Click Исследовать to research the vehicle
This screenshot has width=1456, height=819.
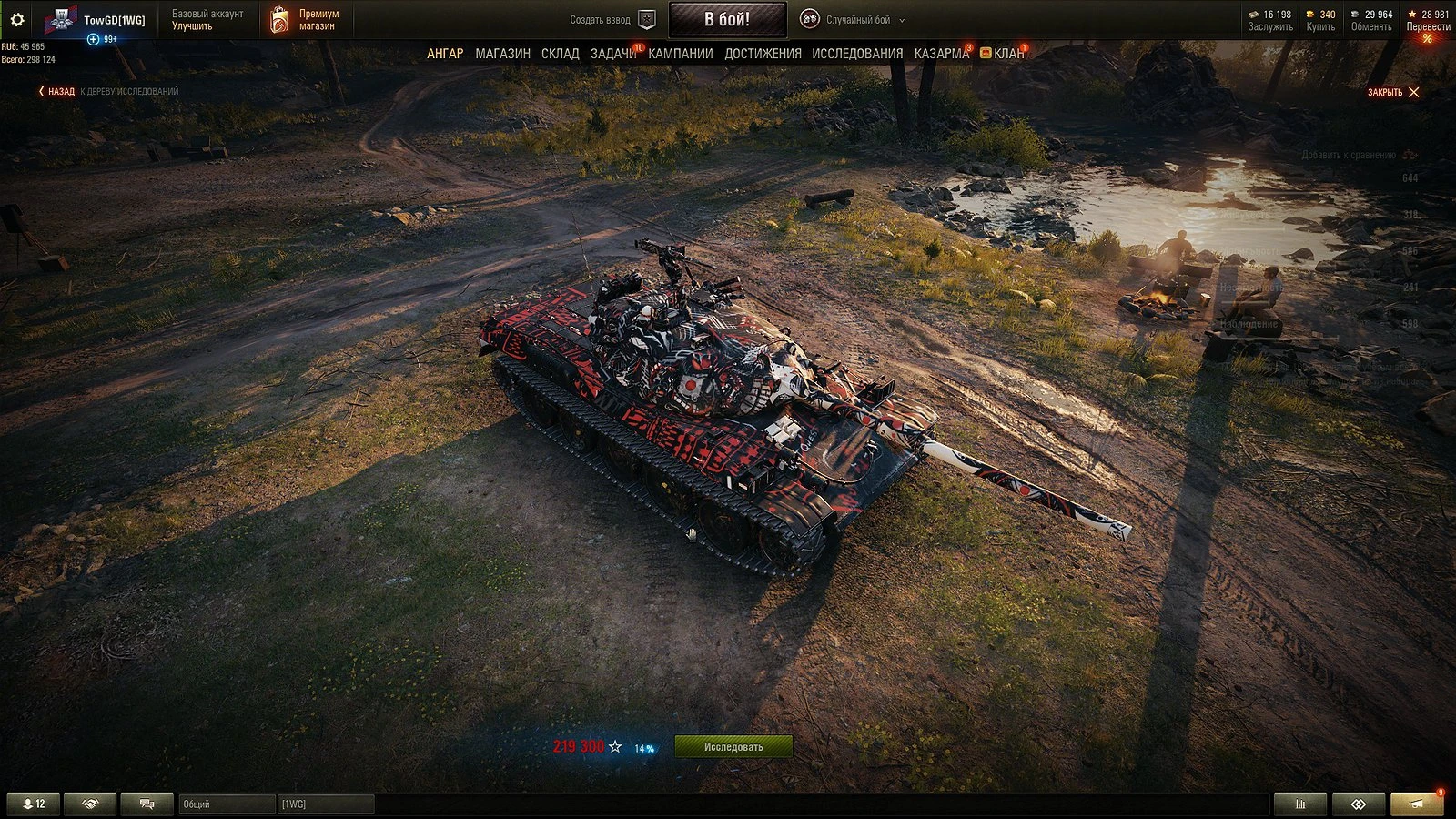click(x=733, y=744)
